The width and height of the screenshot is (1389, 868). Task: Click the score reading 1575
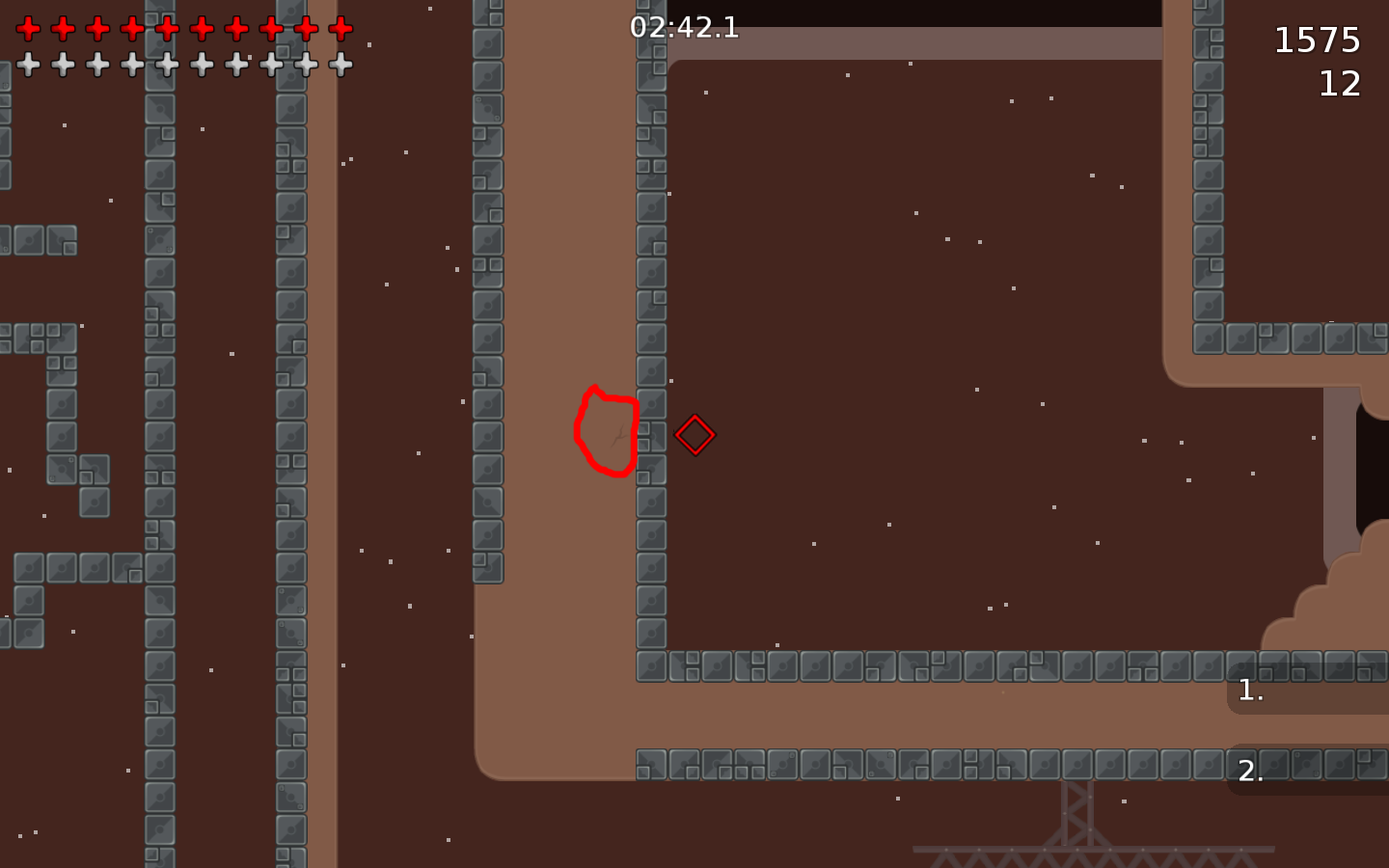(1318, 41)
